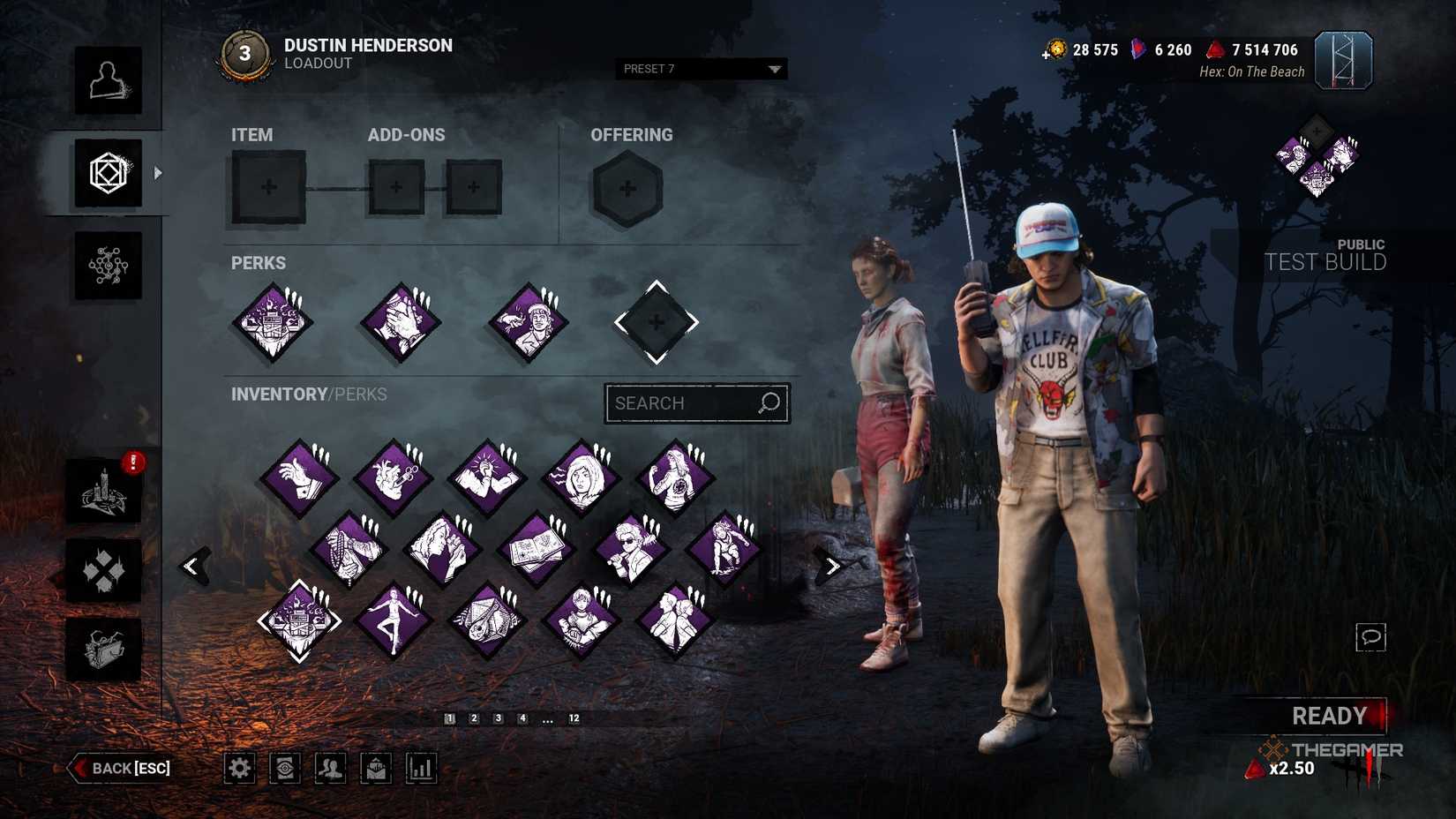Open the Friends list icon

(330, 768)
